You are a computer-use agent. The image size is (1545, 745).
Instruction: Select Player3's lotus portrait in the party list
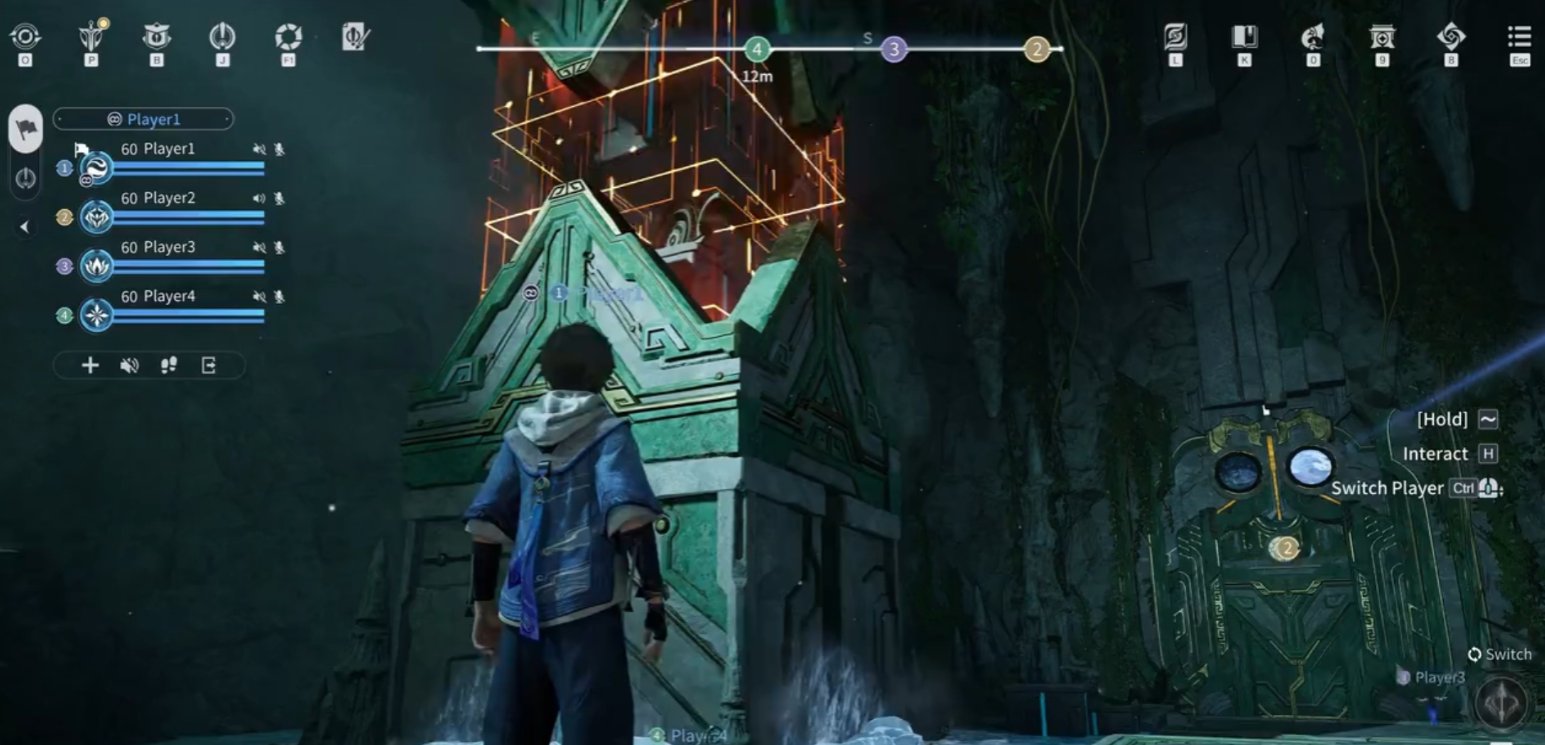(97, 265)
